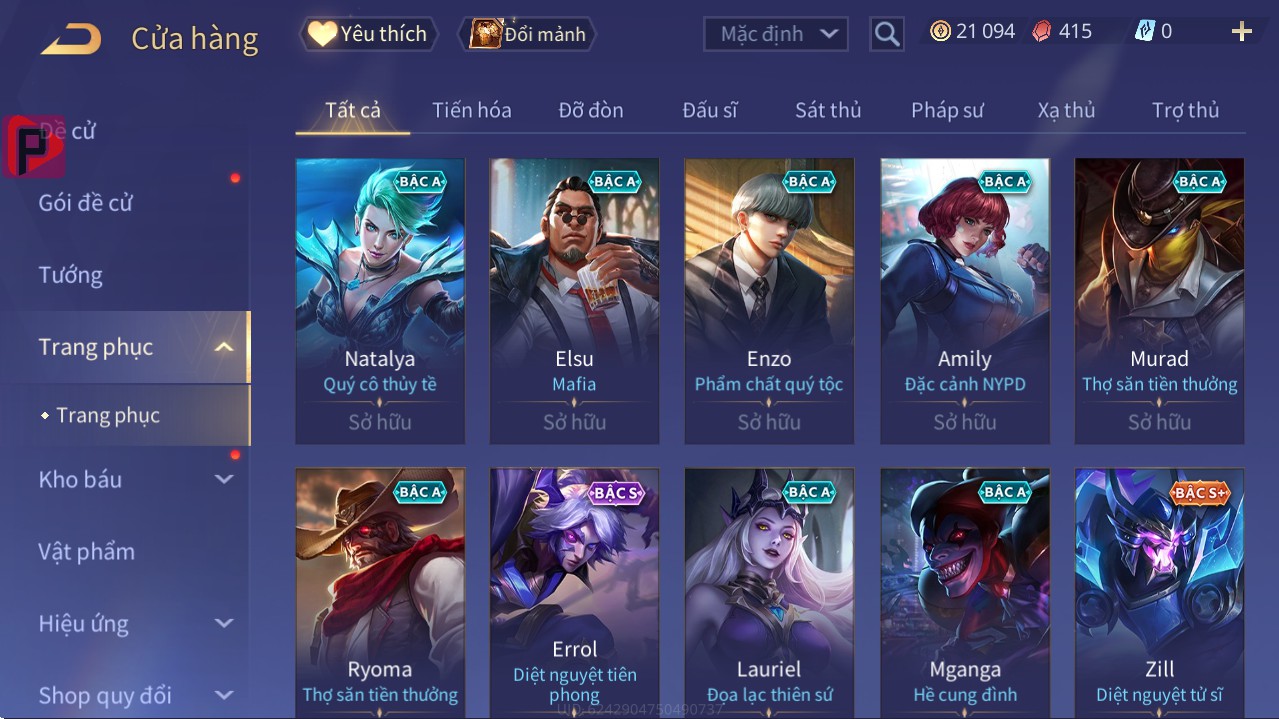Click the magnifying glass search button
The width and height of the screenshot is (1279, 719).
(x=887, y=34)
